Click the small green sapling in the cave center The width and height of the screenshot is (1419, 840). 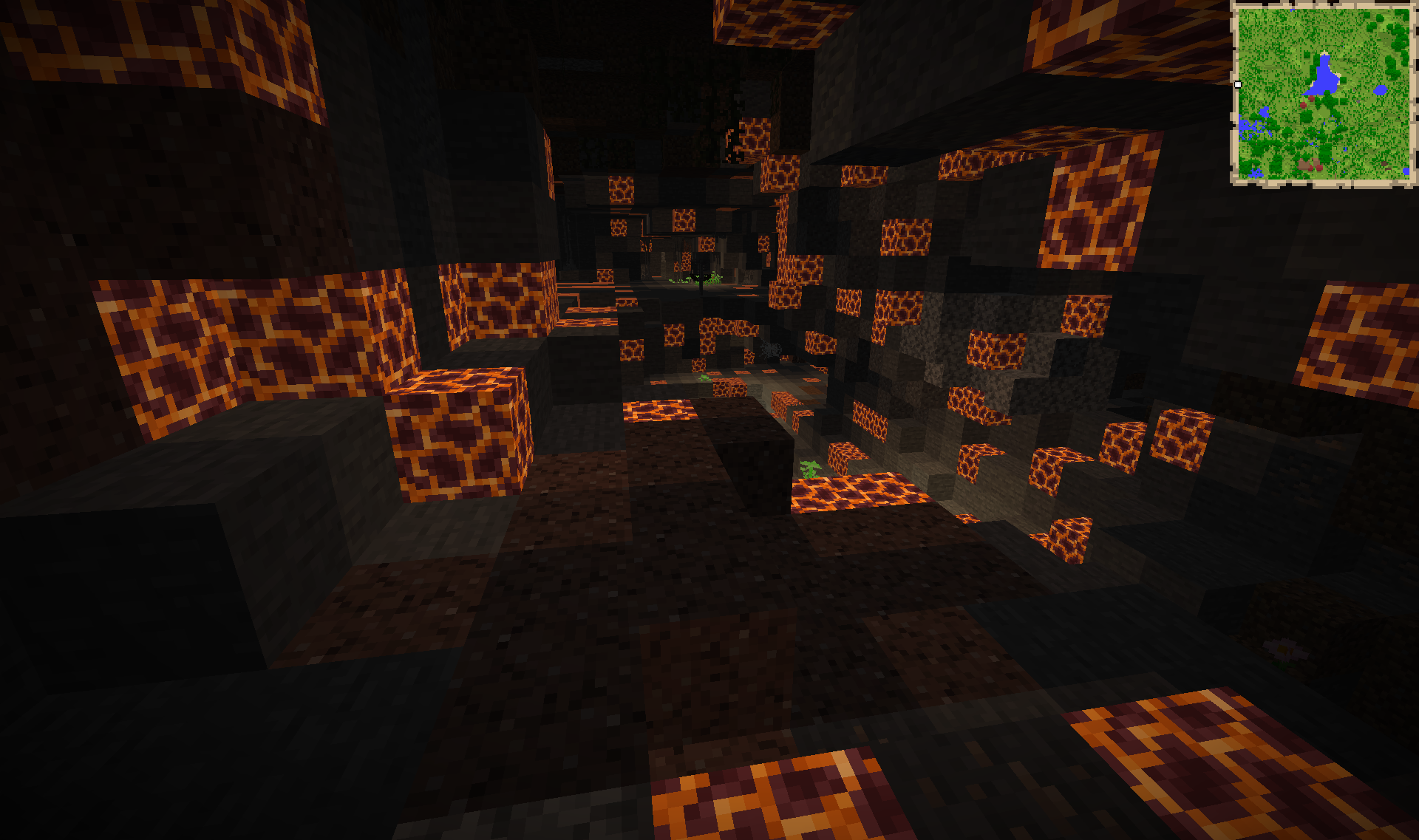(809, 468)
